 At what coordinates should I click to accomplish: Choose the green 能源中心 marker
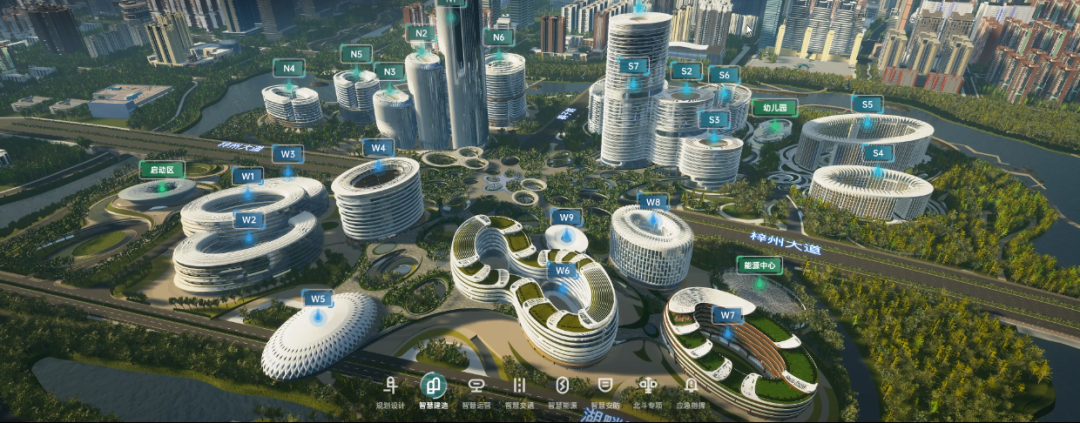tap(760, 265)
